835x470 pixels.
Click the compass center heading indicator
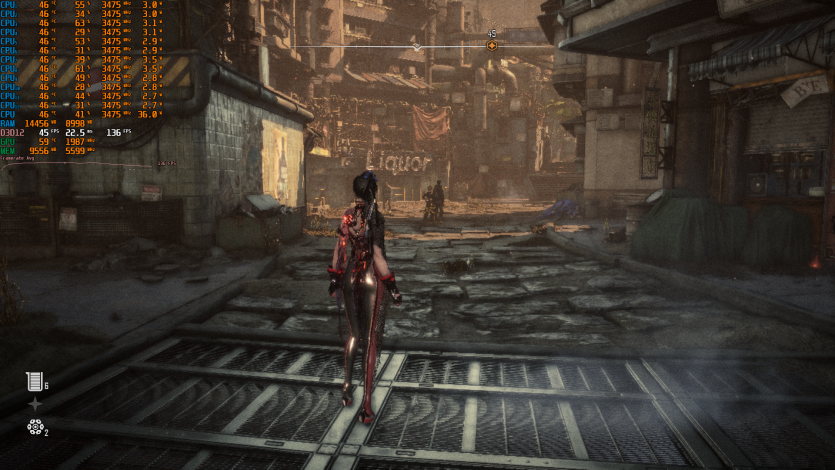point(417,46)
